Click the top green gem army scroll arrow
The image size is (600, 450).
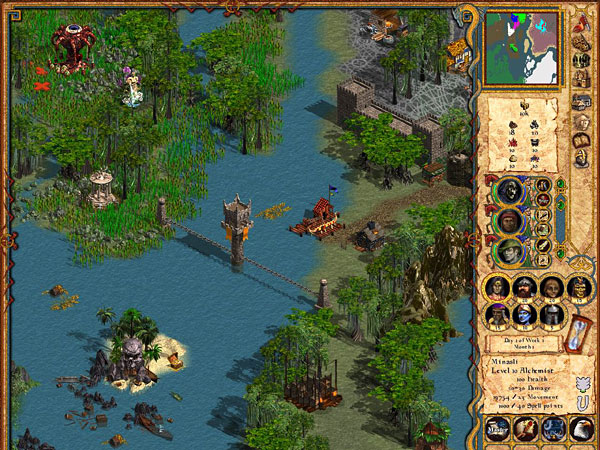point(560,184)
